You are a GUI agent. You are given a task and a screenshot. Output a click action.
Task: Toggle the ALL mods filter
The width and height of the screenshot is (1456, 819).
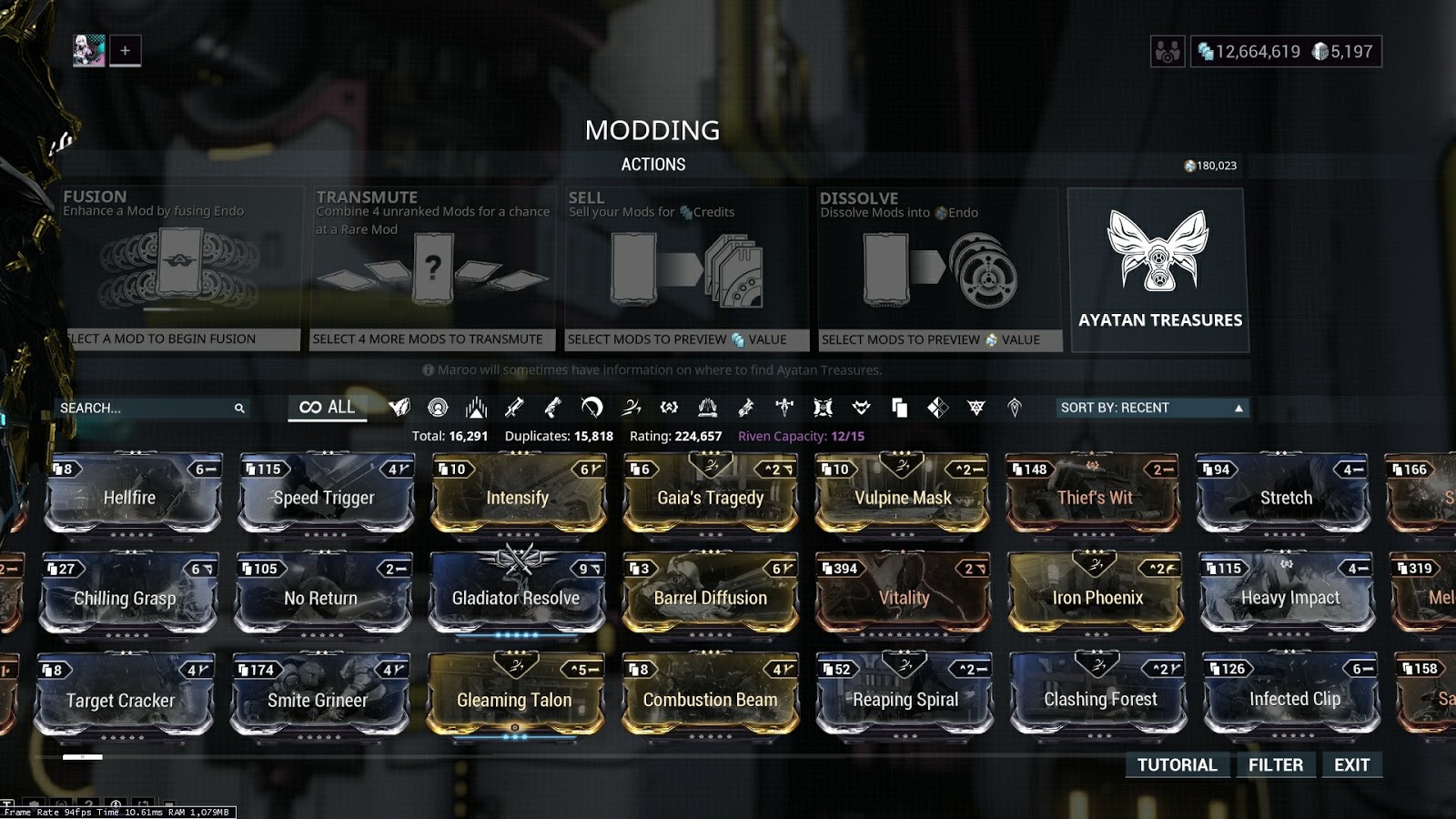[x=327, y=408]
